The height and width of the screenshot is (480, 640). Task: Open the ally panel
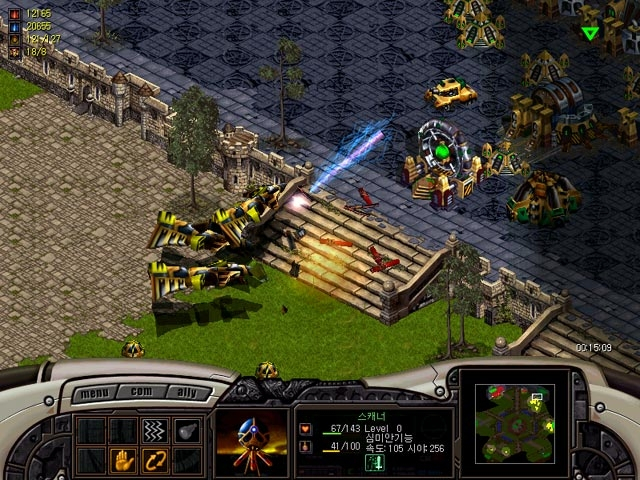click(182, 393)
